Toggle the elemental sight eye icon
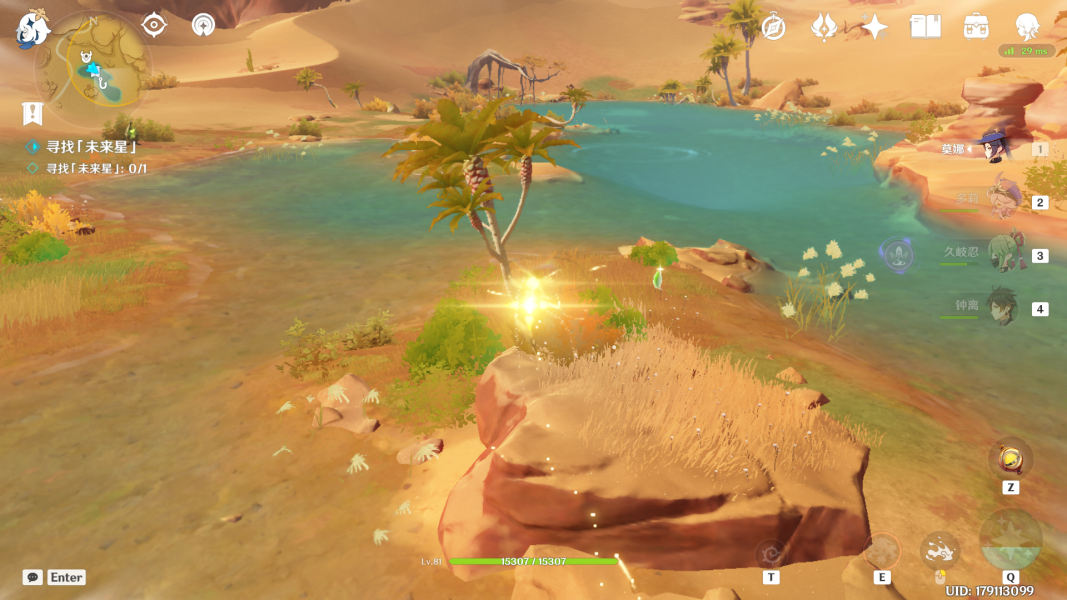Image resolution: width=1067 pixels, height=600 pixels. pos(153,25)
